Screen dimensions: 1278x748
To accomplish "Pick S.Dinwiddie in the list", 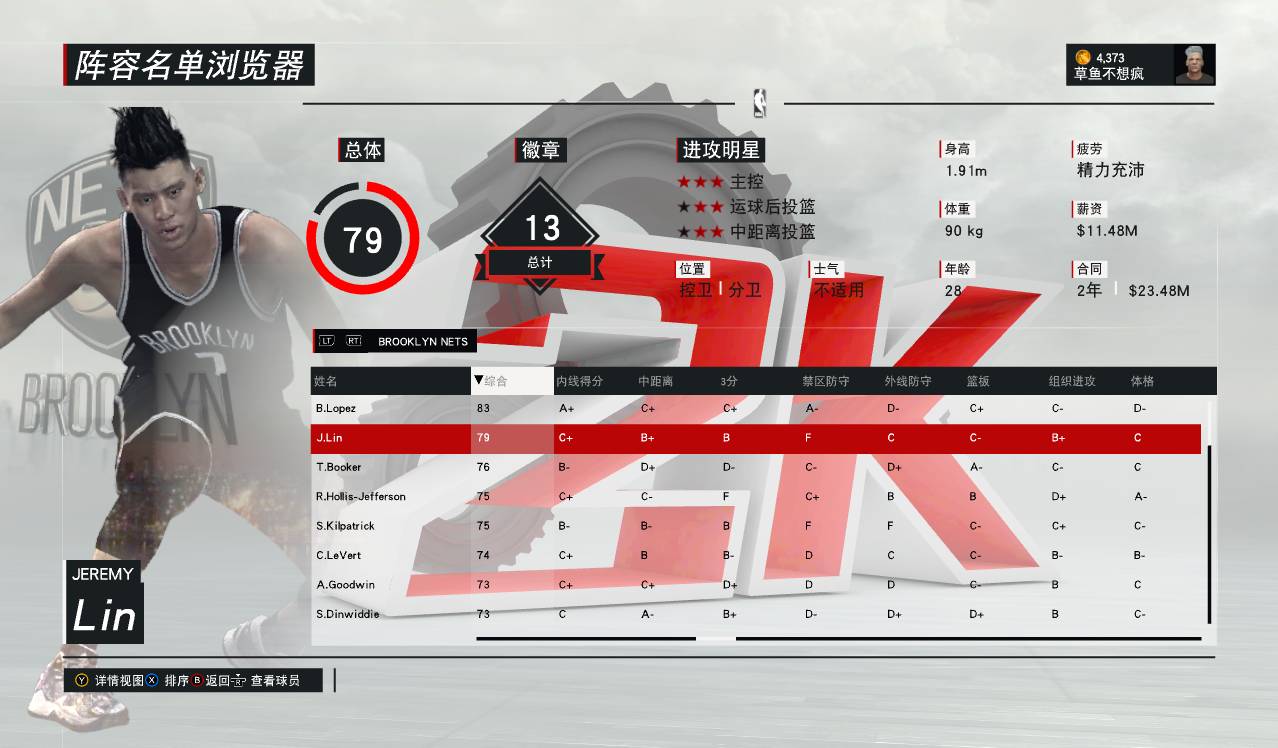I will point(347,614).
